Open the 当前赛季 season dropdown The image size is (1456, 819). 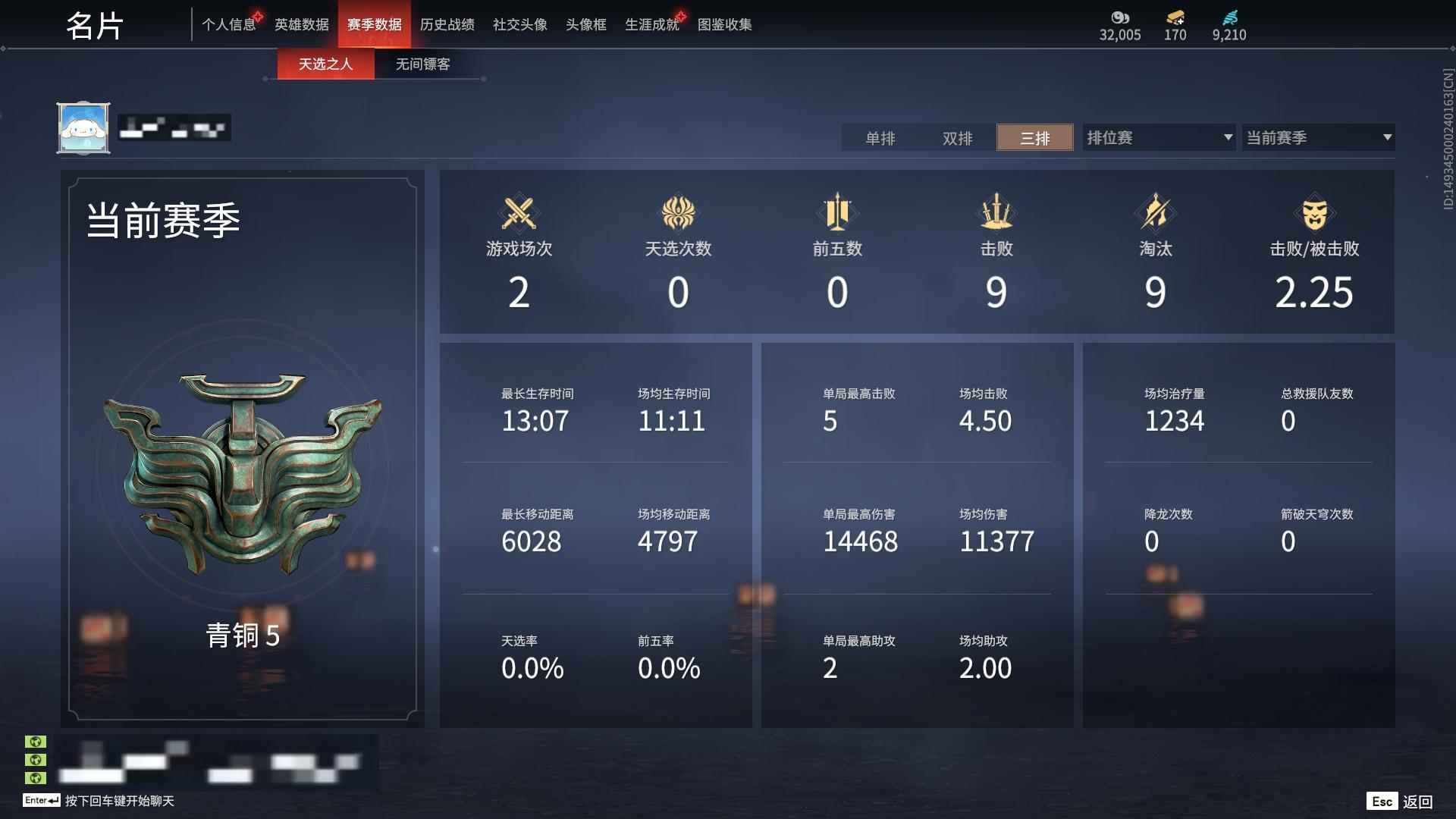point(1317,137)
